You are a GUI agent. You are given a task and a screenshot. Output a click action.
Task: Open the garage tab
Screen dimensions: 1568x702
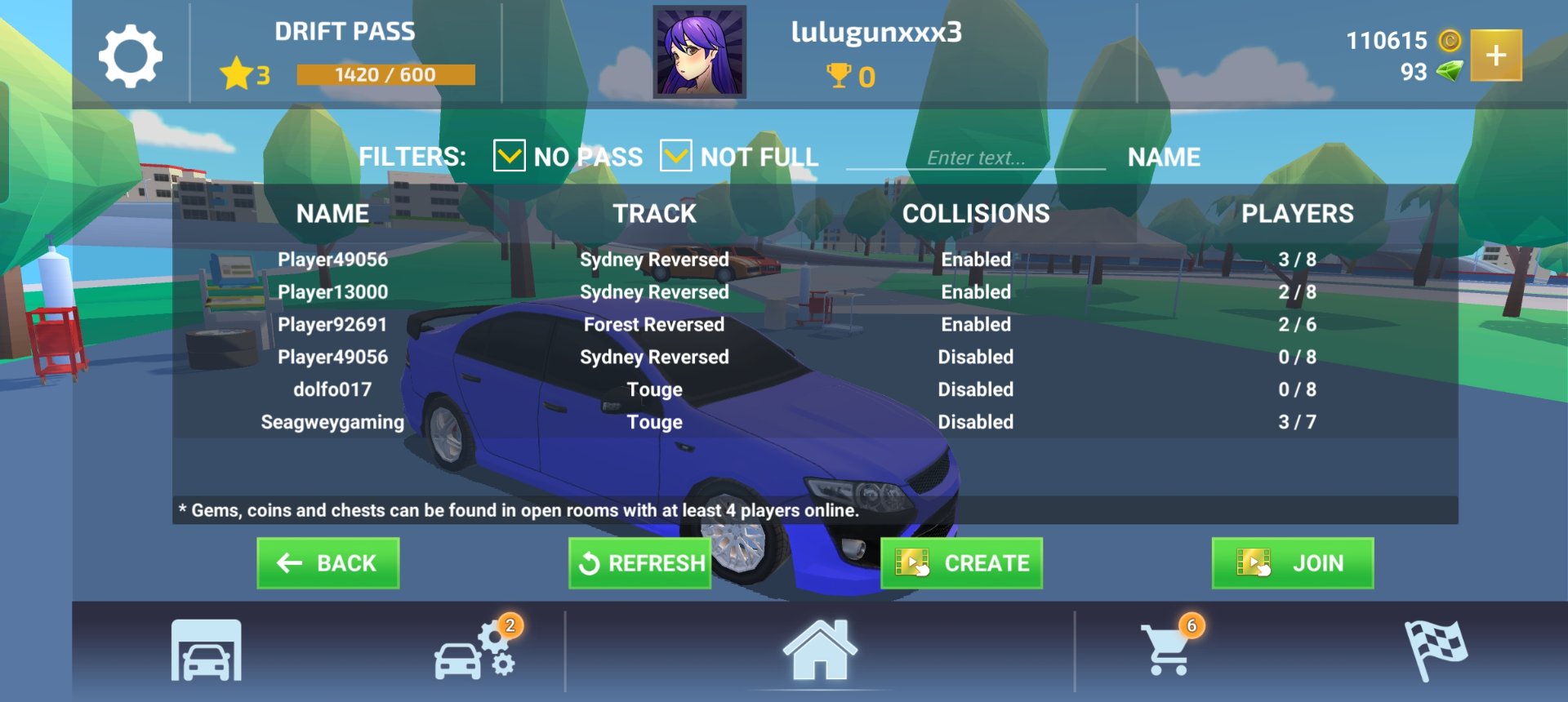click(206, 651)
